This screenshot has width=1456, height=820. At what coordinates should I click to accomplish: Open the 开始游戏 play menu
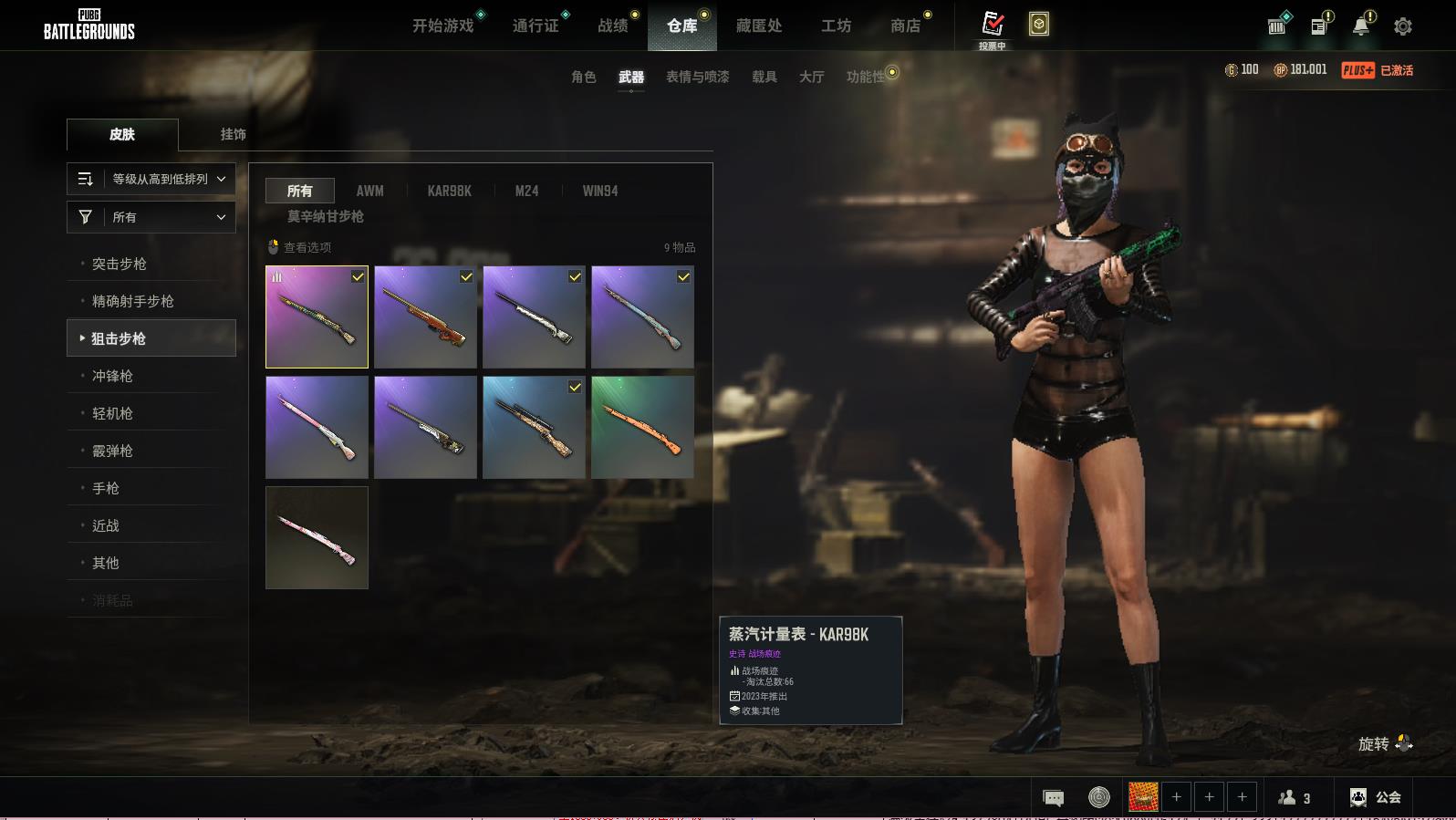443,26
